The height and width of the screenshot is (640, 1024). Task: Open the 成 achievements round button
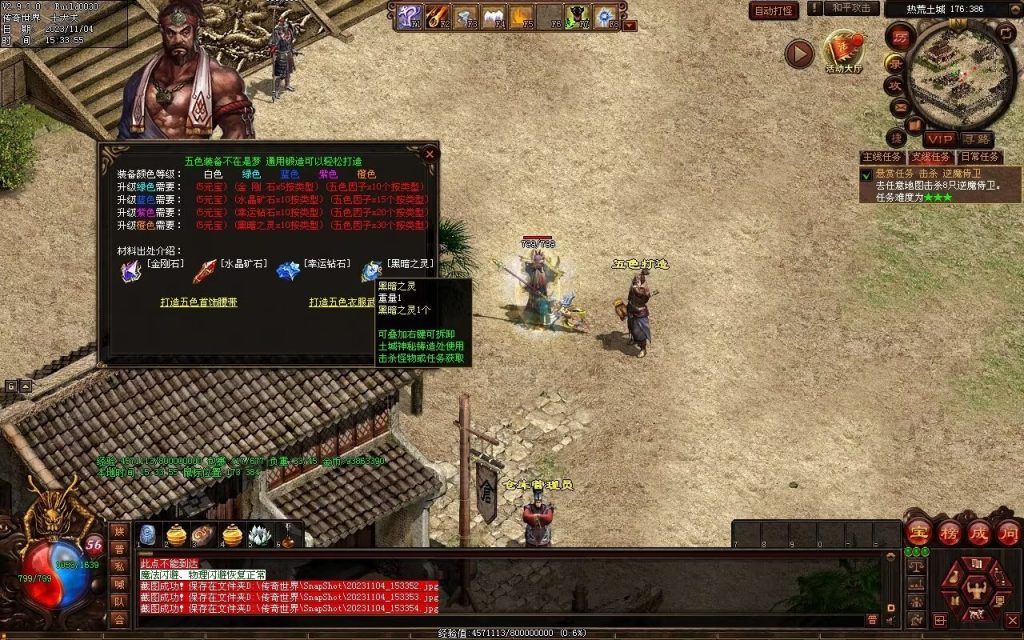979,533
